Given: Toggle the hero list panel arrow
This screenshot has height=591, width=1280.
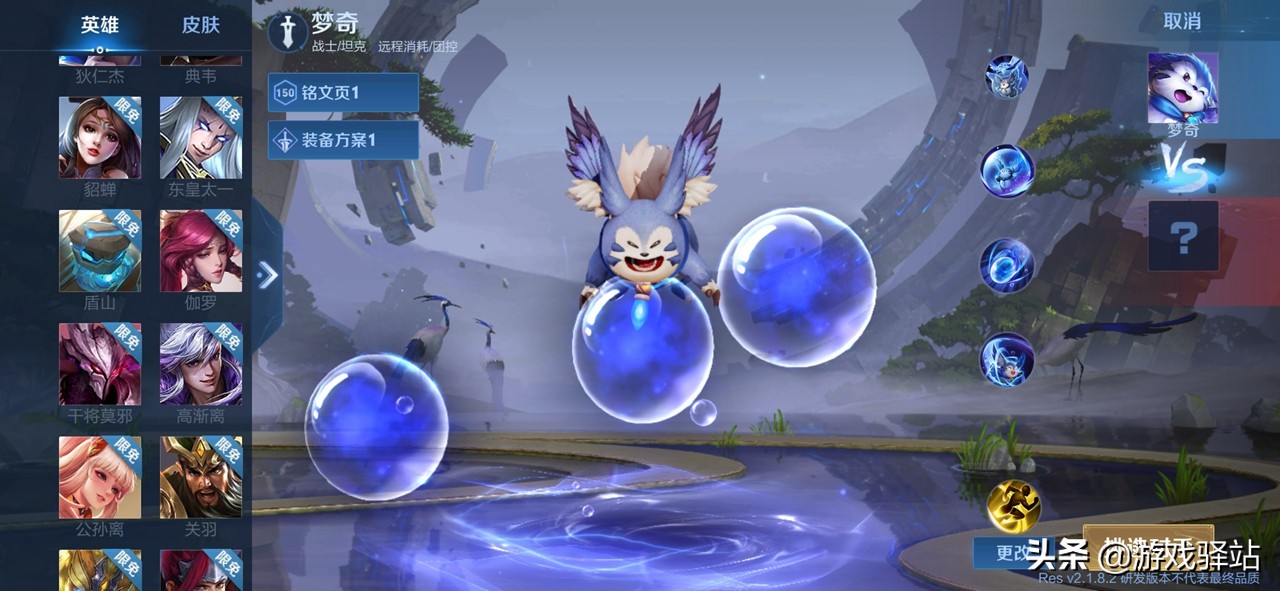Looking at the screenshot, I should click(267, 275).
